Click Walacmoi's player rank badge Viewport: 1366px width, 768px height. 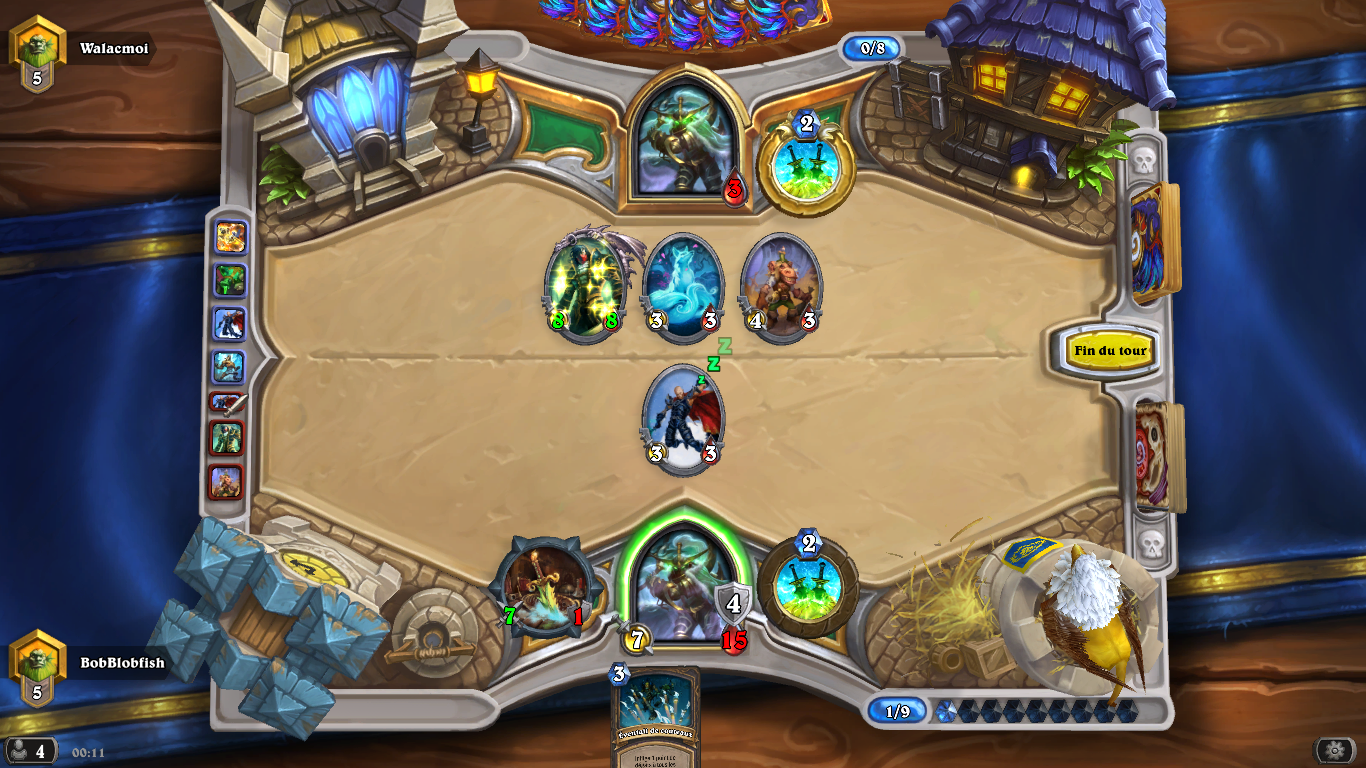pos(37,54)
